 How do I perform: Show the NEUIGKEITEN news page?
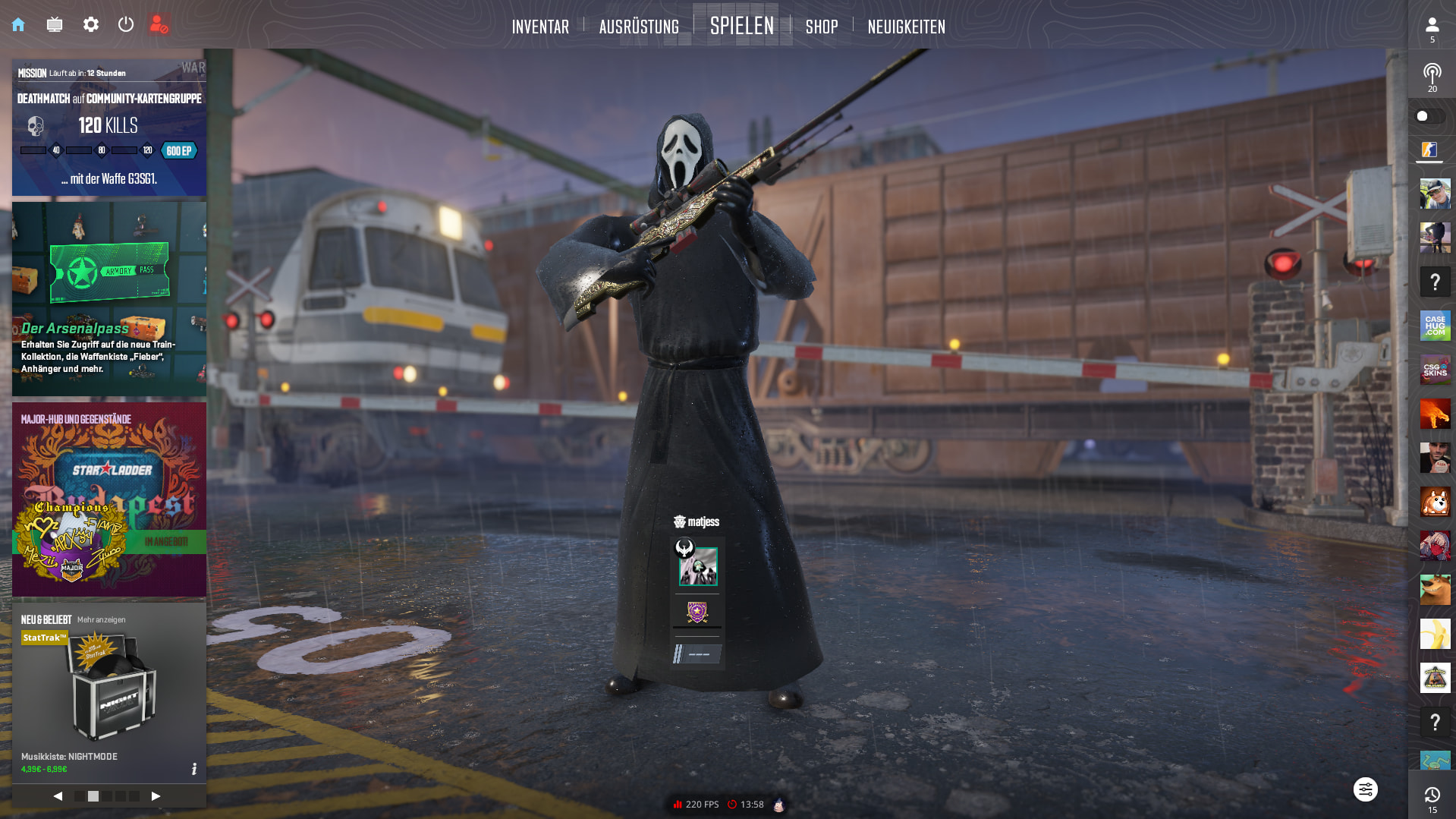click(x=906, y=27)
